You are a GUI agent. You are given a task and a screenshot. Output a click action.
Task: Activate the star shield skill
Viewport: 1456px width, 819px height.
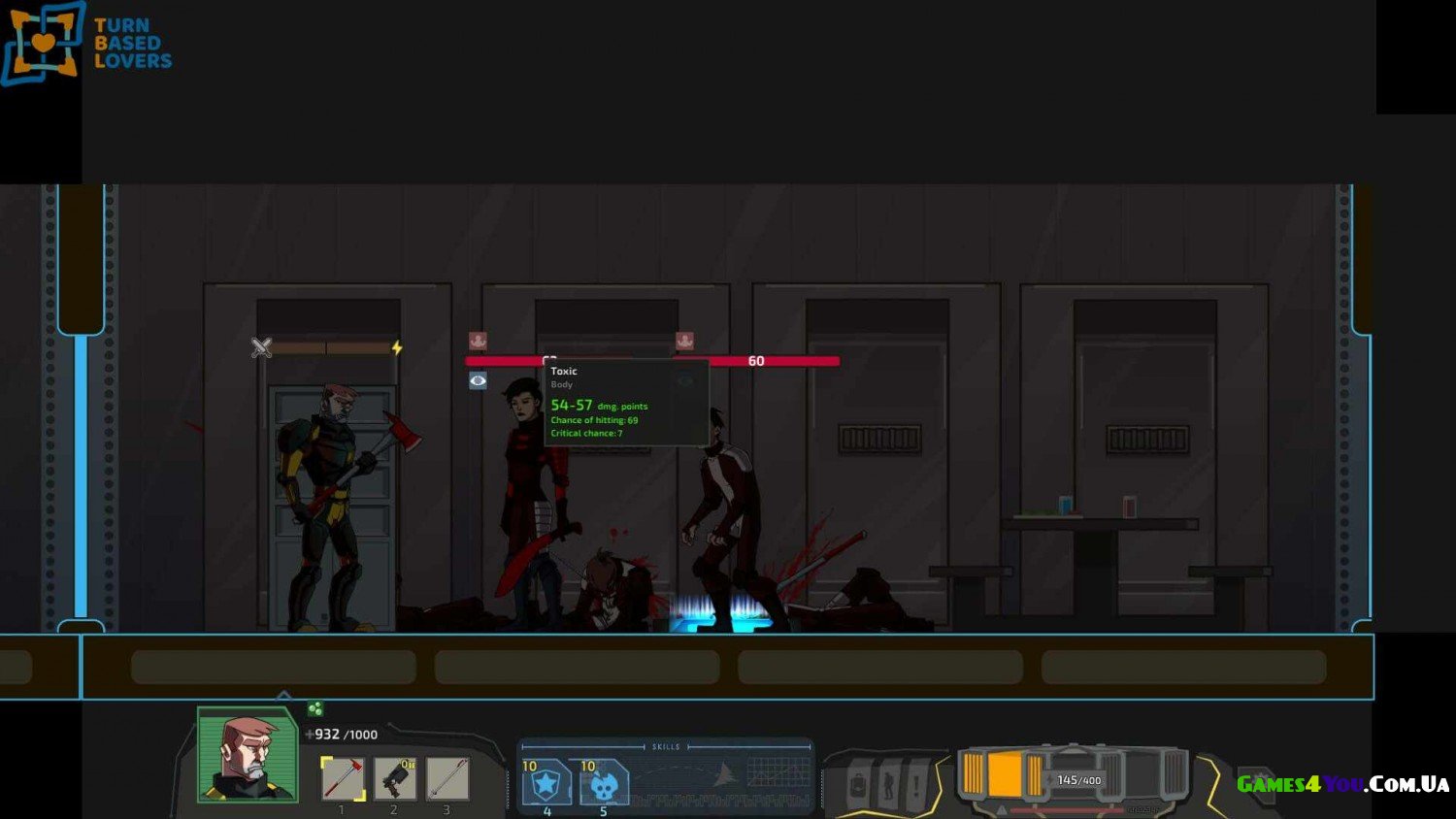546,783
